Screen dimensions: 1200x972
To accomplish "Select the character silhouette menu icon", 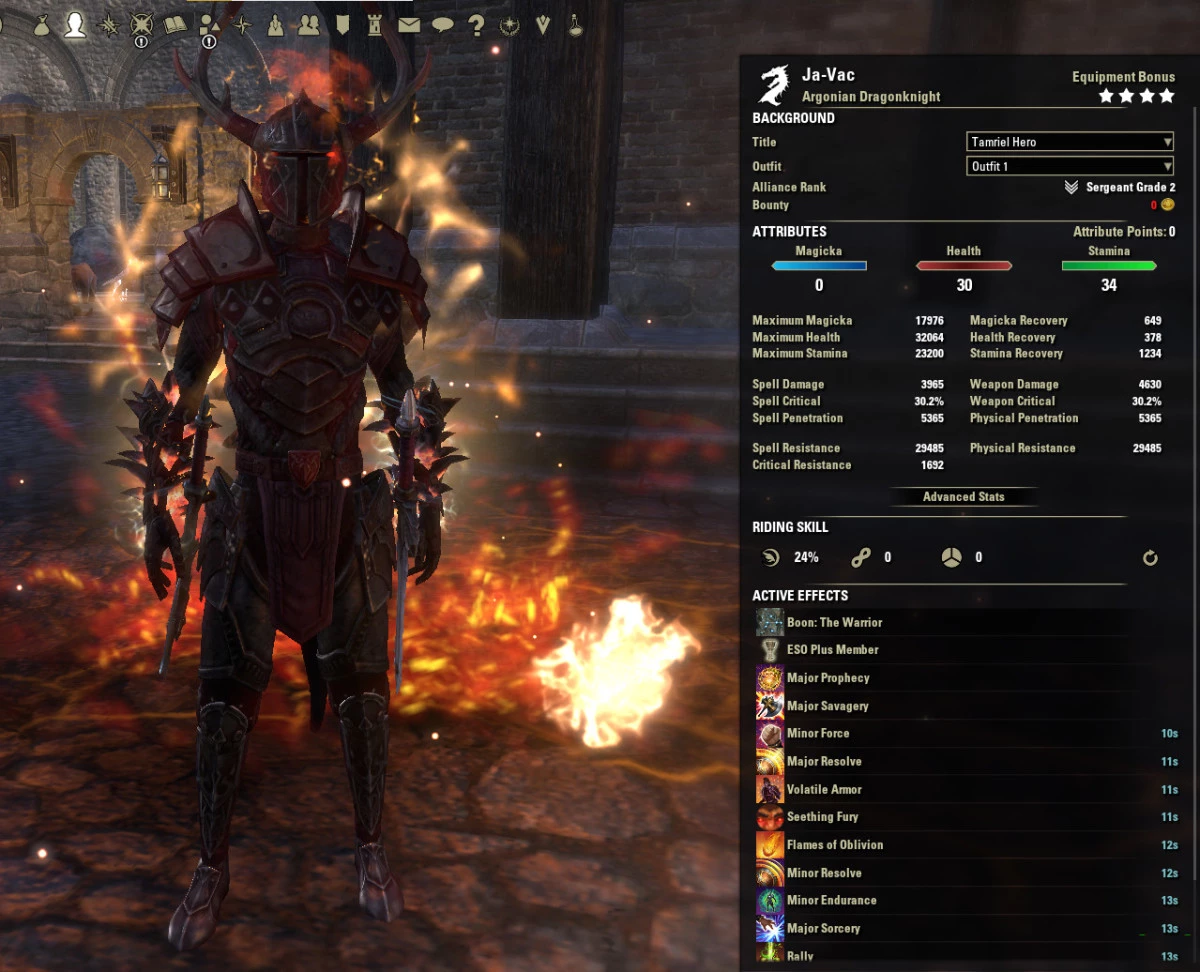I will tap(75, 25).
